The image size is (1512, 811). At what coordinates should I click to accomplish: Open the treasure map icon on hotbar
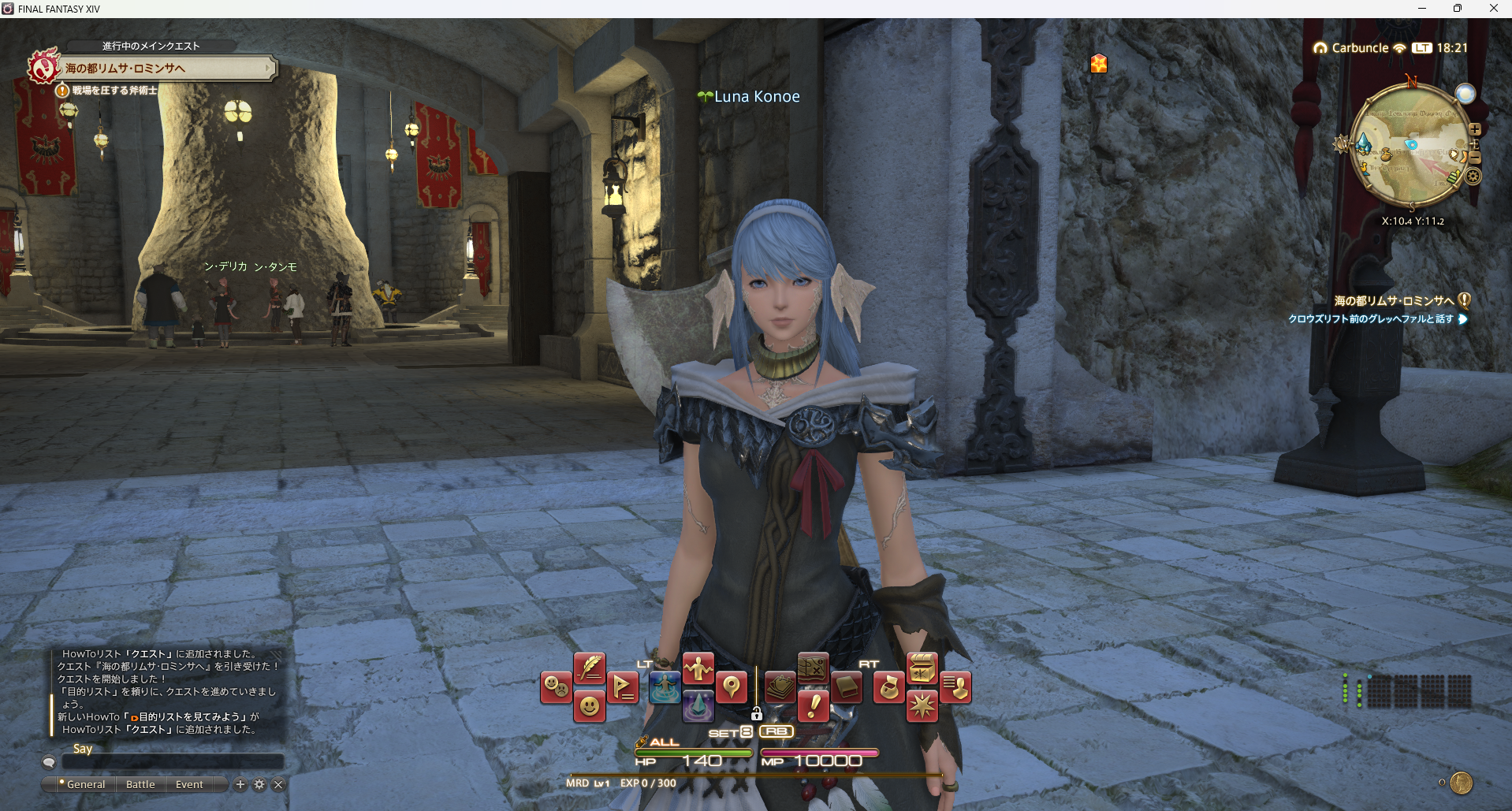click(x=813, y=669)
